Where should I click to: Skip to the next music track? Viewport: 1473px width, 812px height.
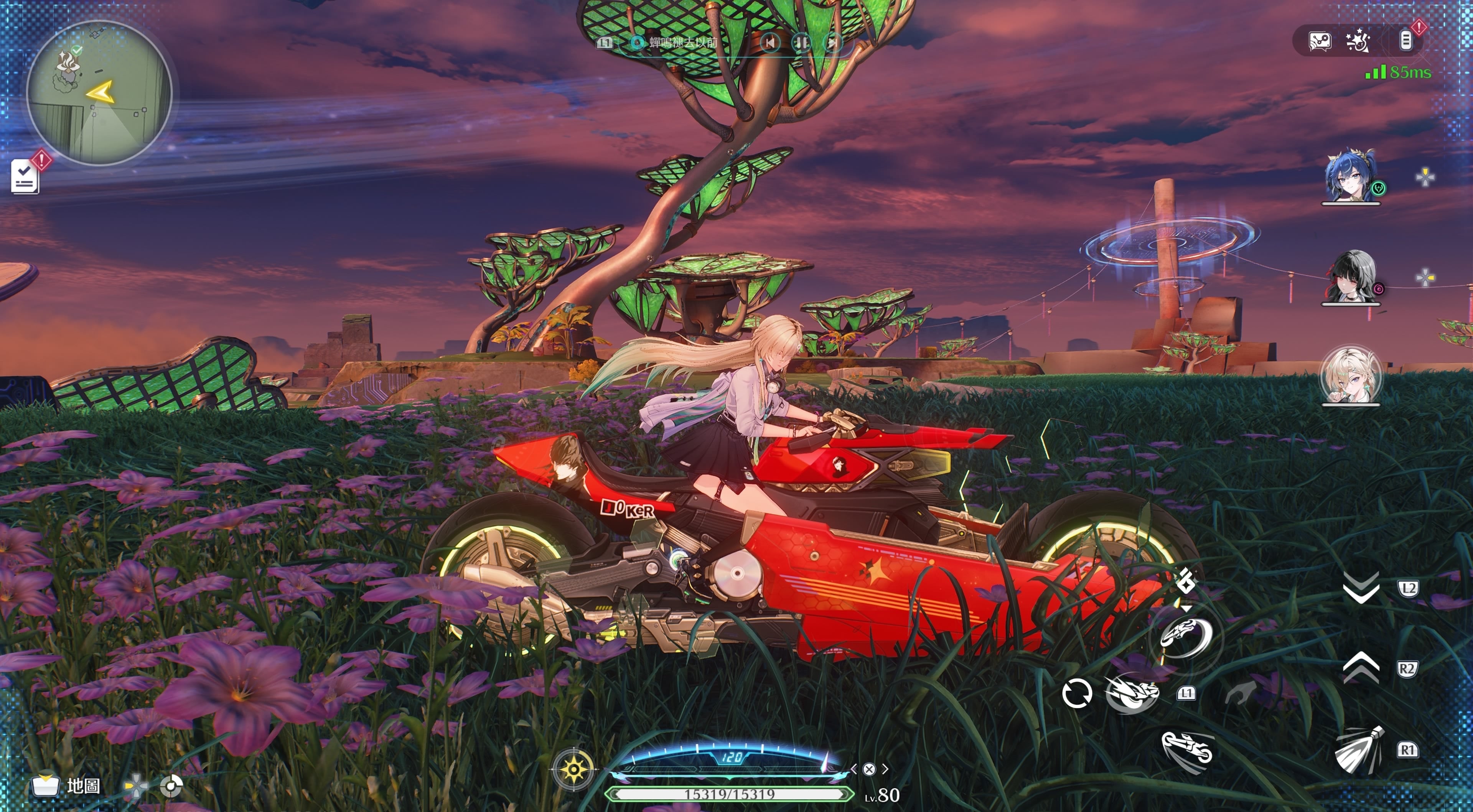832,42
